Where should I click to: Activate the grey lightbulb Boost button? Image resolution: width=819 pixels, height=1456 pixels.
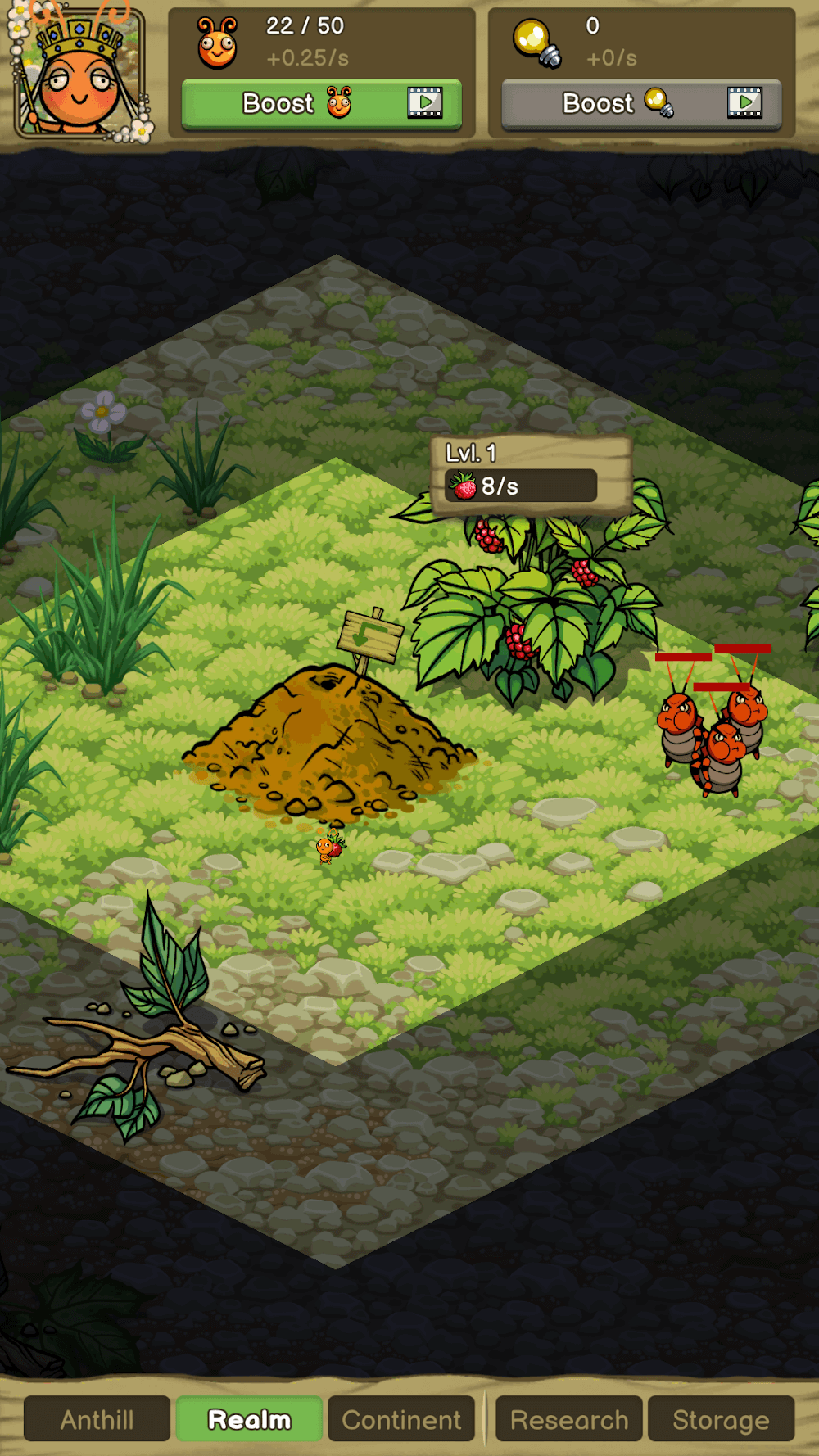pos(641,104)
